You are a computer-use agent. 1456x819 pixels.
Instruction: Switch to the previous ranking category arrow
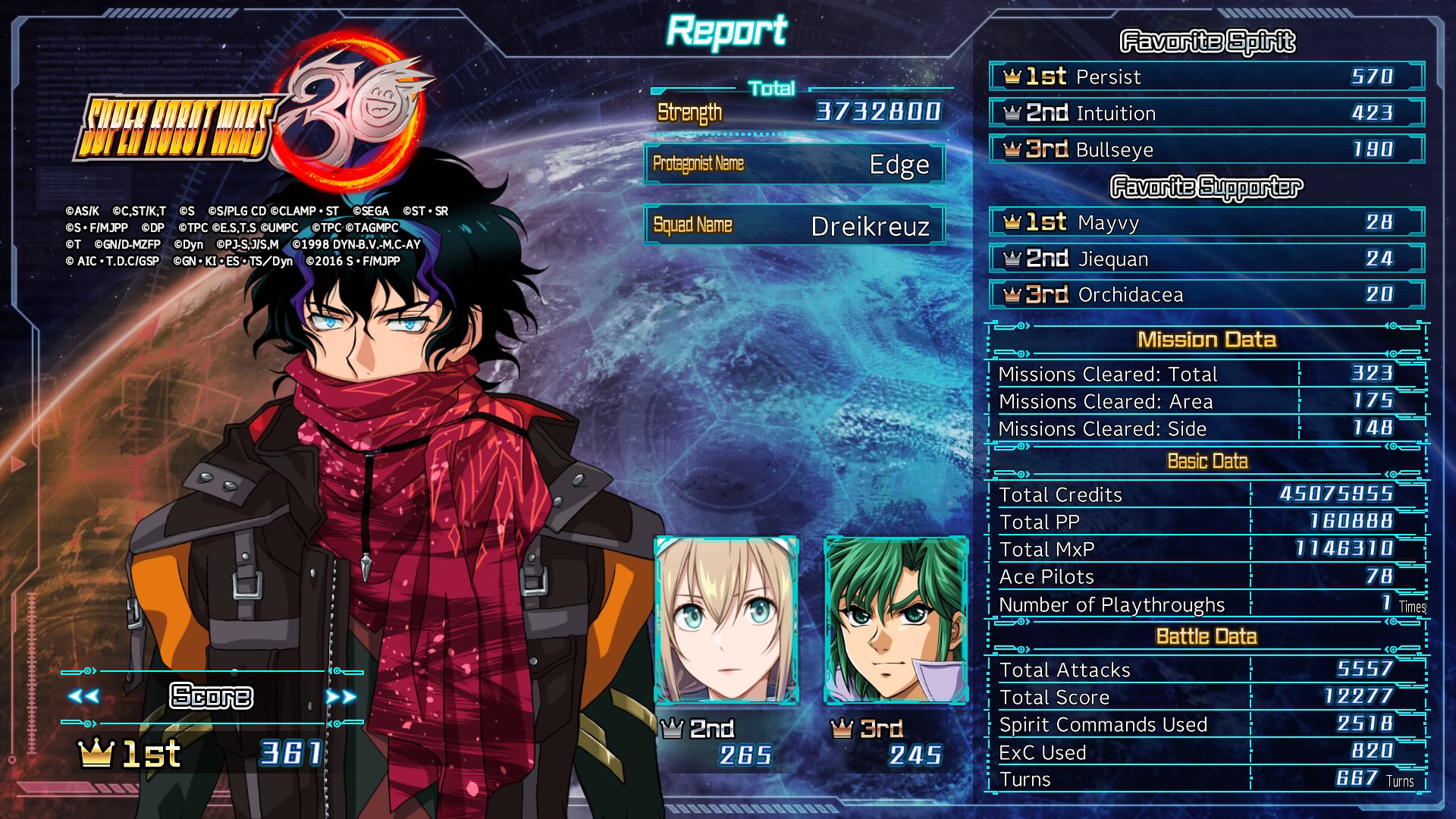click(x=83, y=696)
